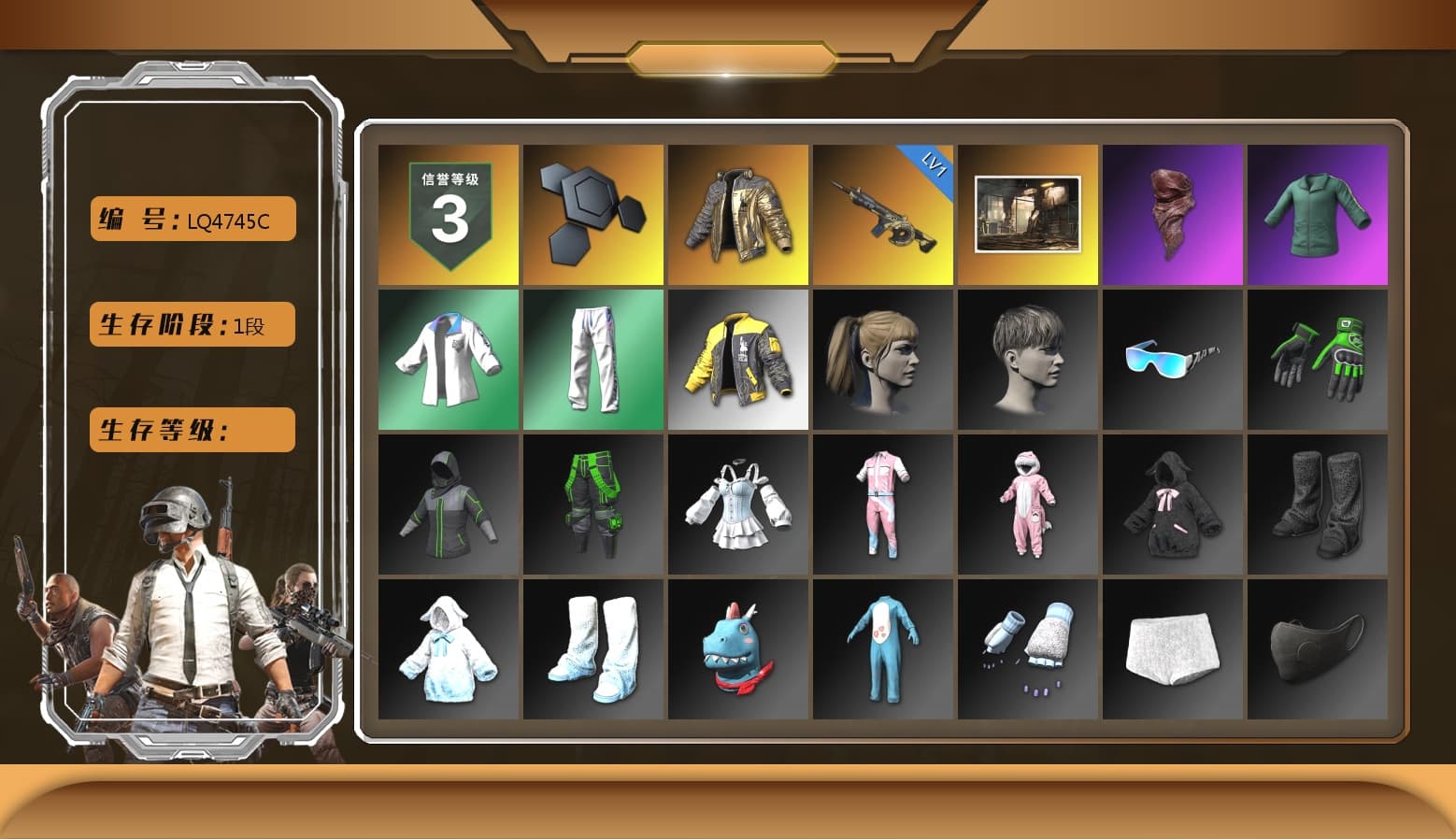1456x839 pixels.
Task: Open the LV1 weapon skin item
Action: (882, 213)
